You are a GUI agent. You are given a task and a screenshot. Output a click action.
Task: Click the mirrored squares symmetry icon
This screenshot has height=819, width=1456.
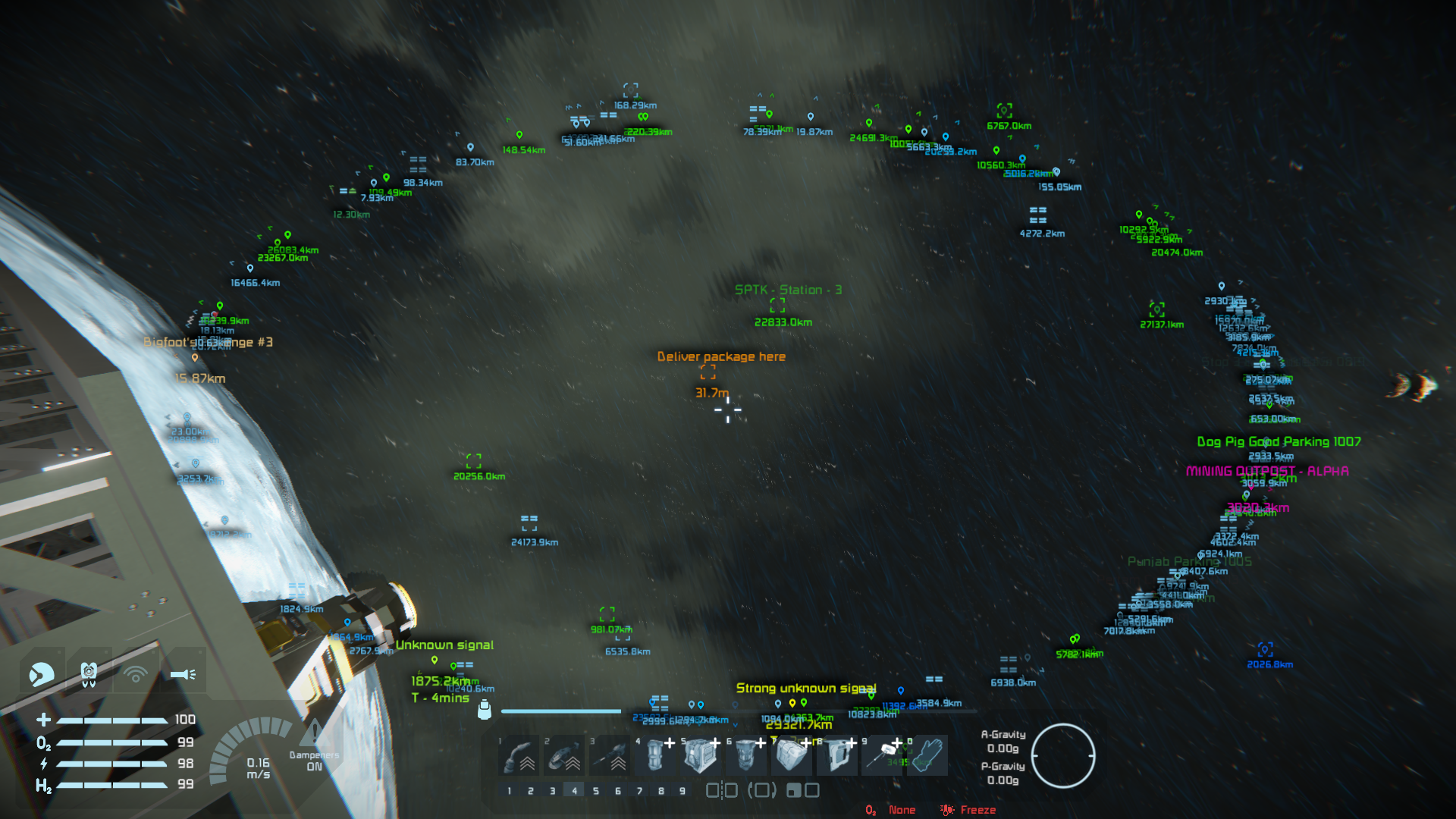tap(721, 791)
